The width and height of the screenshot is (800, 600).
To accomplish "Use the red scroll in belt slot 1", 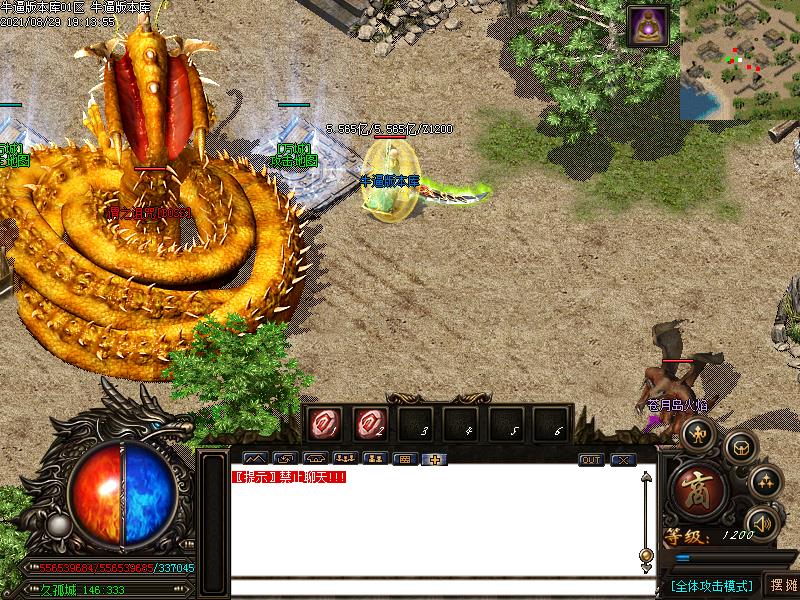I will (x=325, y=423).
